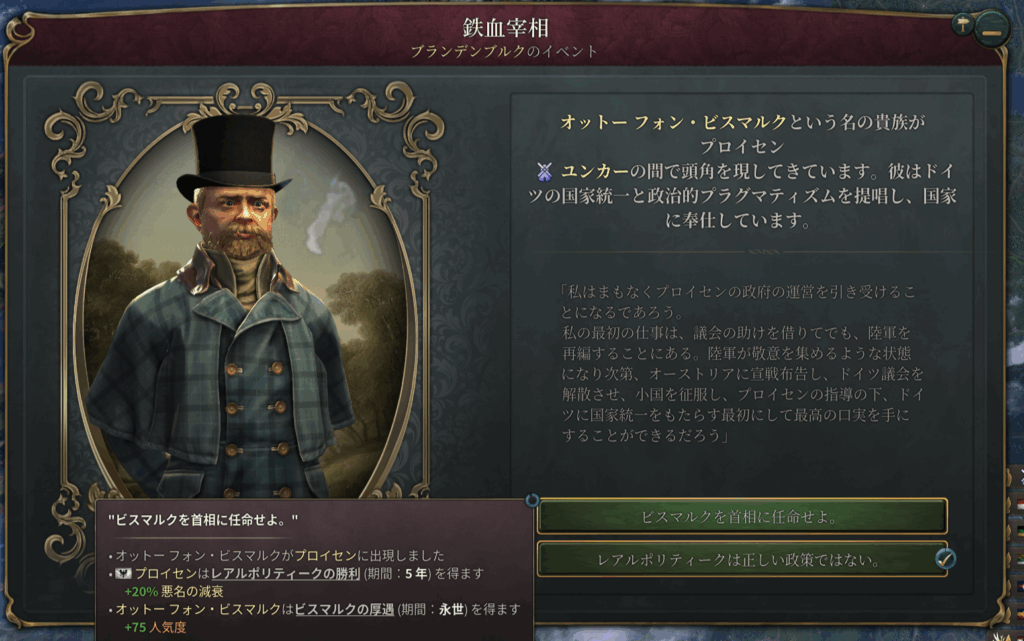This screenshot has width=1024, height=641.
Task: Minimize the event window with minus button
Action: point(991,28)
